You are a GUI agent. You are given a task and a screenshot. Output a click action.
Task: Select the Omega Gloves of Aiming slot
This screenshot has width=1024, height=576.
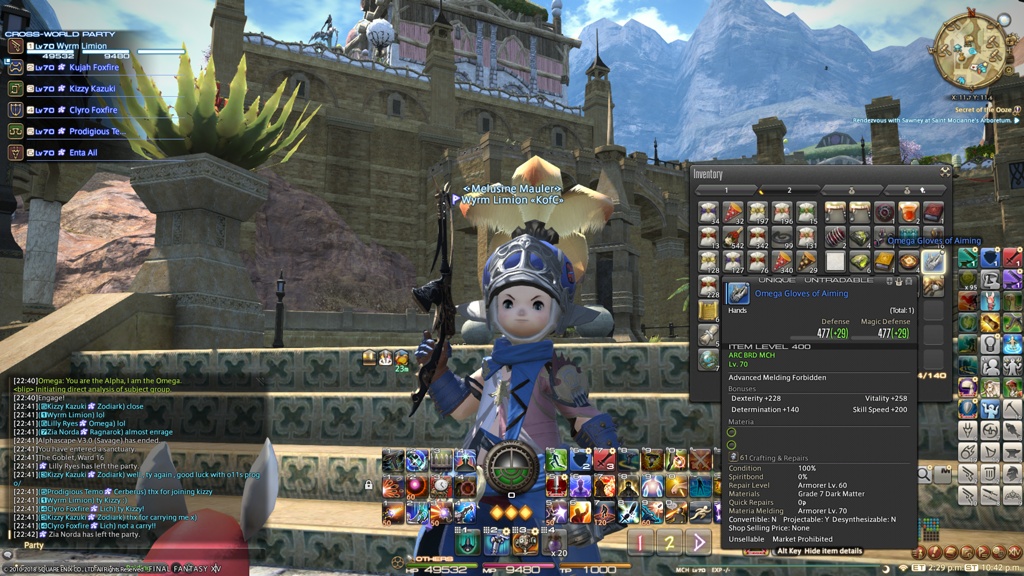(933, 262)
